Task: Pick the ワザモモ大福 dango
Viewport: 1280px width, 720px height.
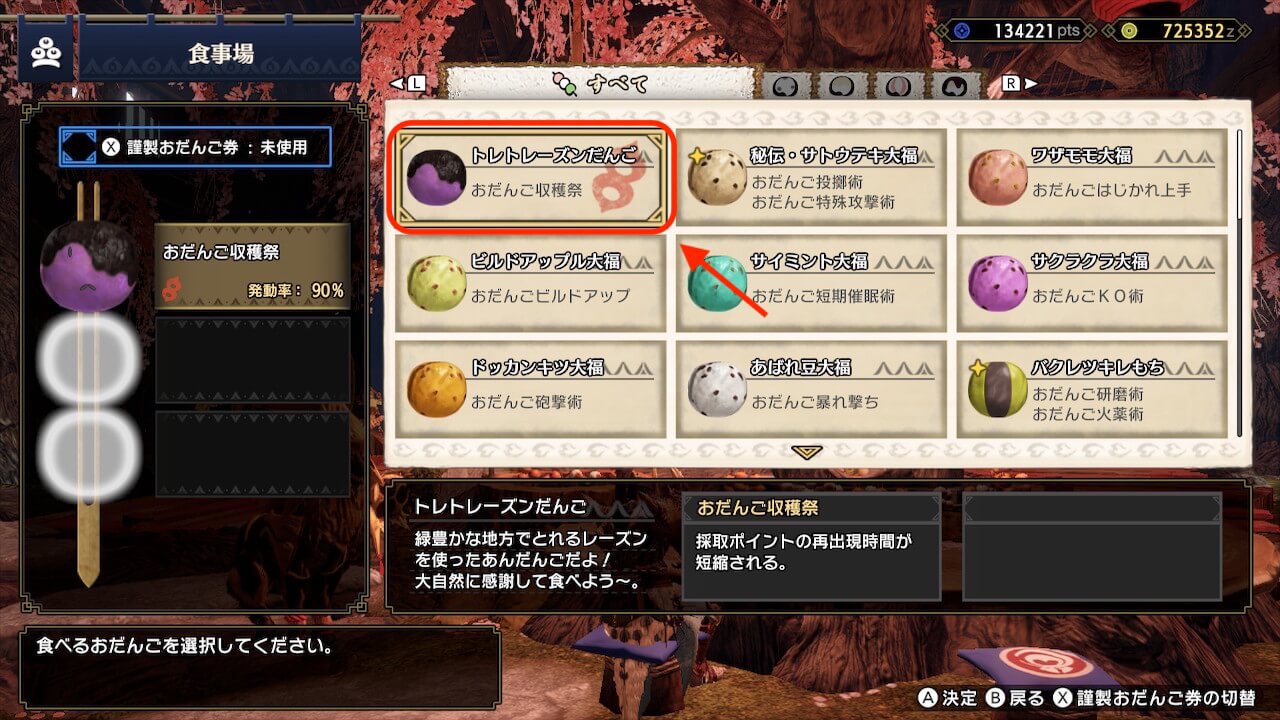Action: pyautogui.click(x=1092, y=177)
